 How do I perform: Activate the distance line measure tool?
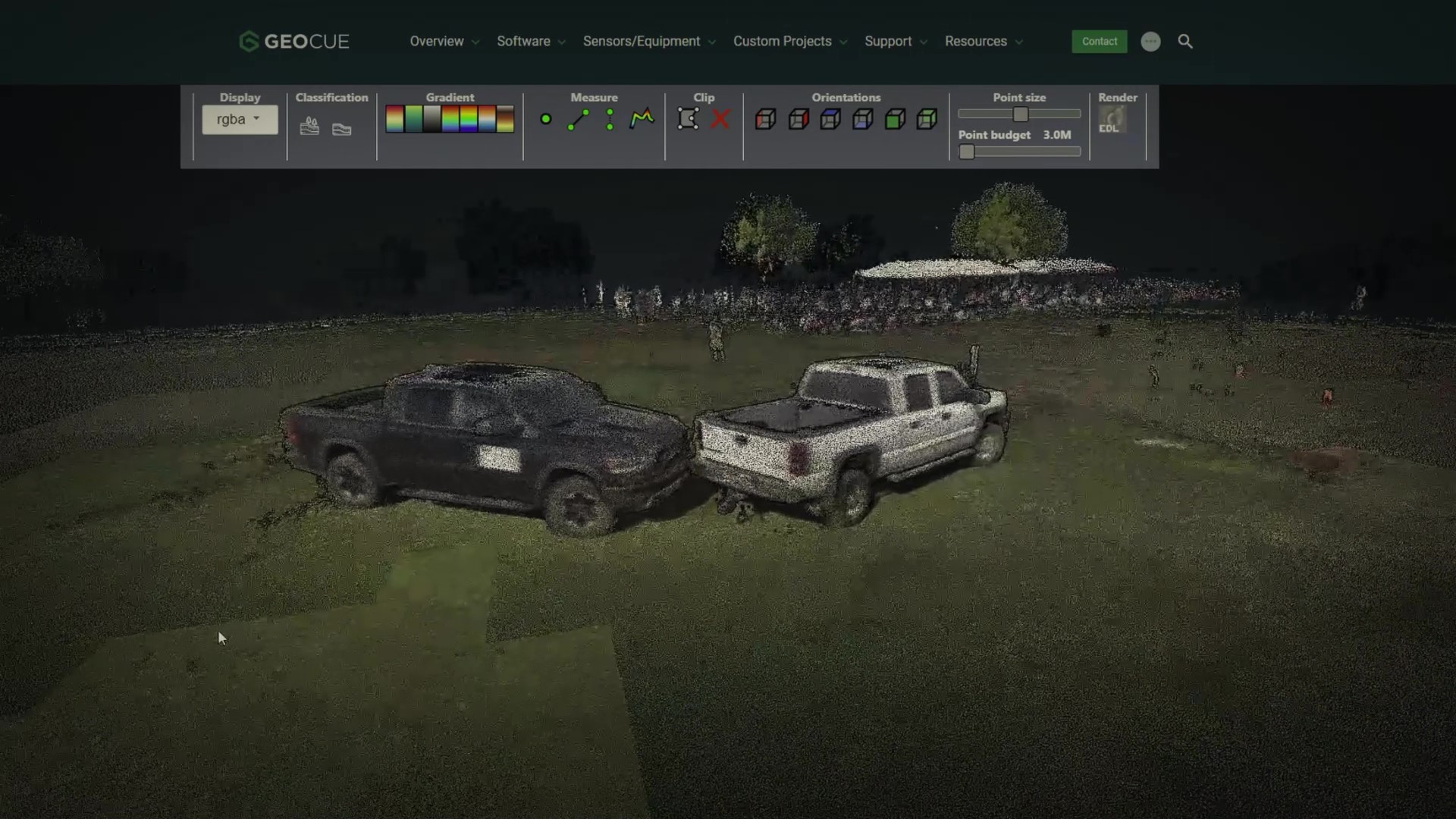[578, 120]
